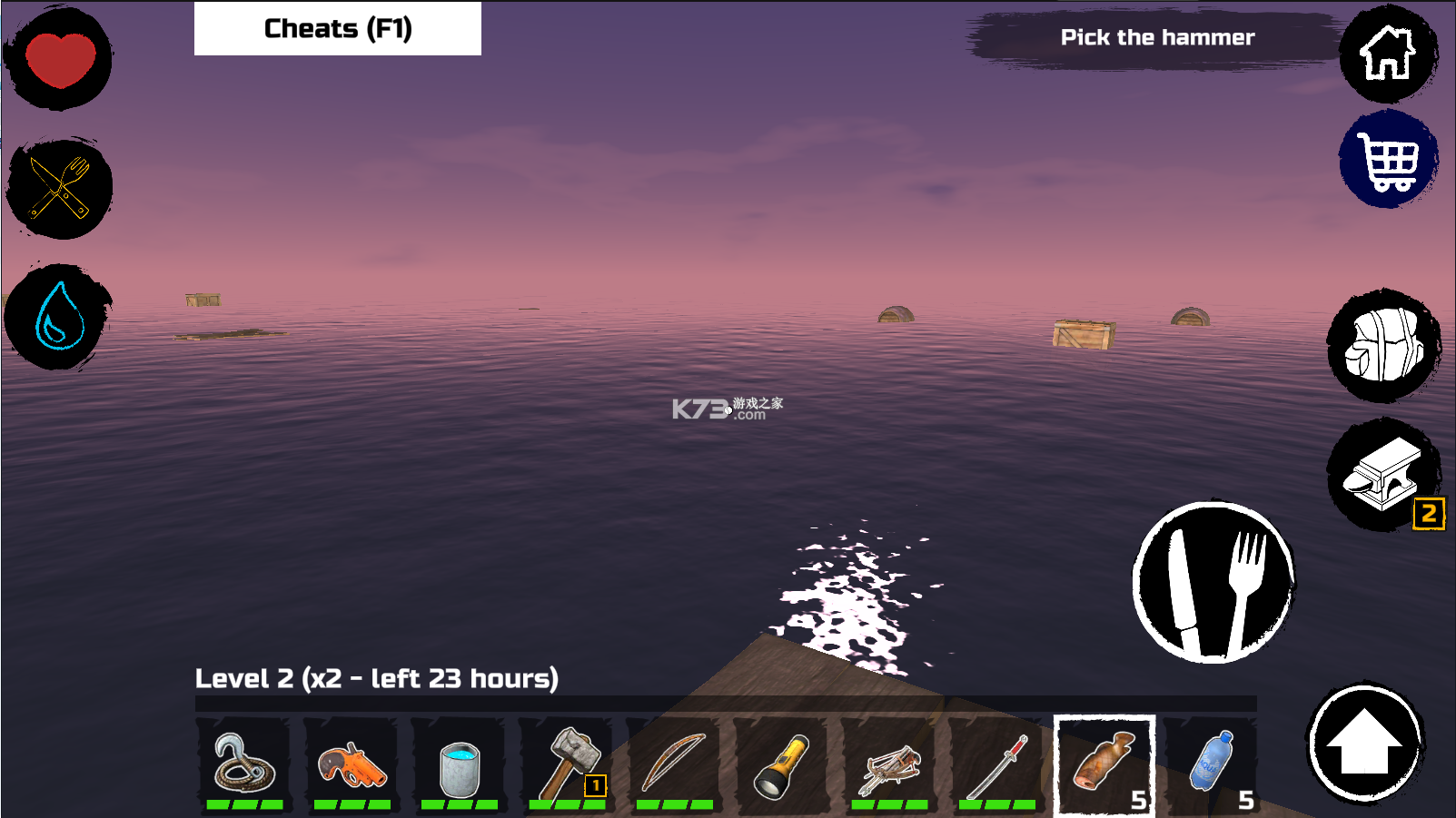The image size is (1456, 818).
Task: Open the shopping cart store
Action: tap(1387, 160)
